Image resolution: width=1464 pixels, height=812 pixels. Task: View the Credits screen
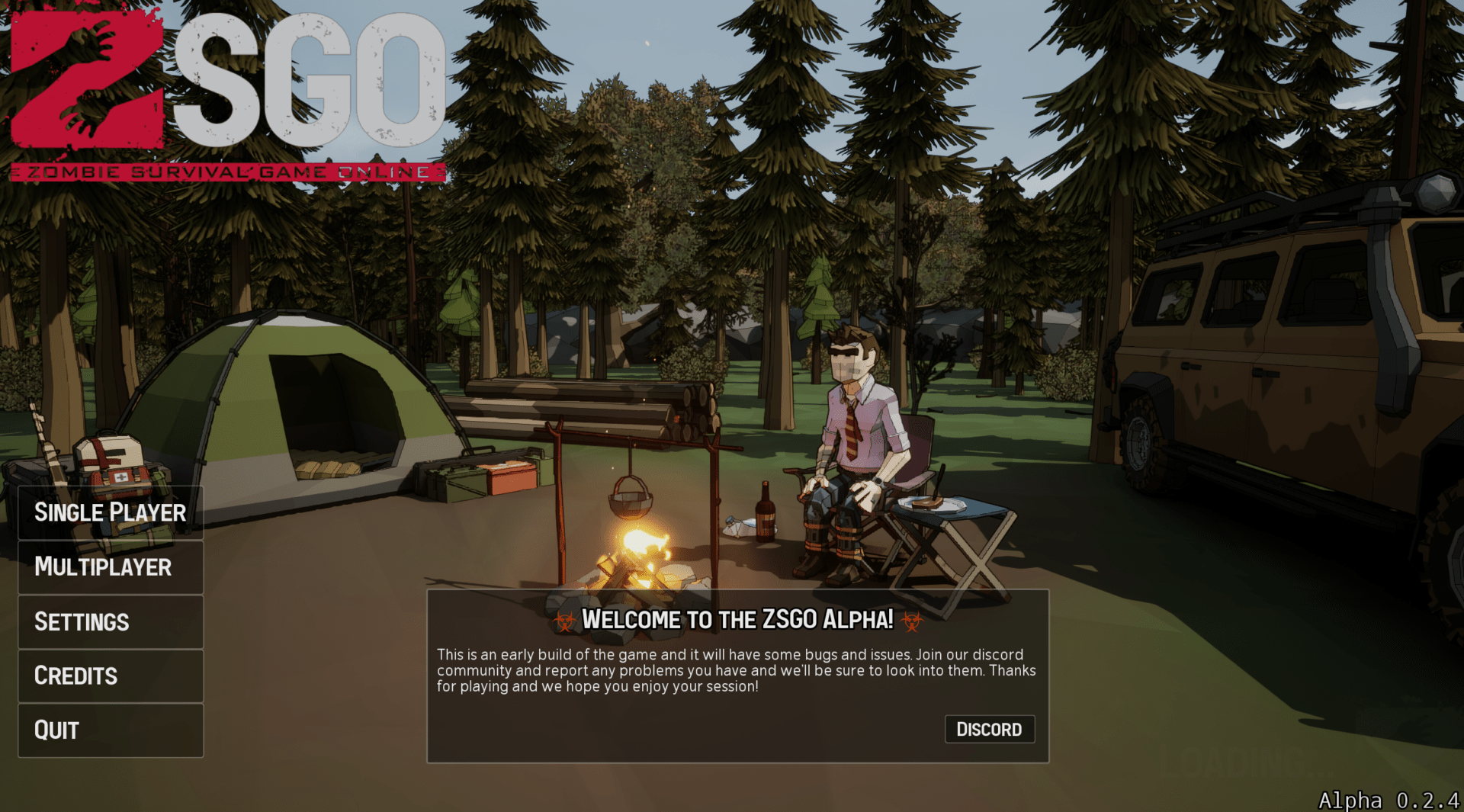111,676
